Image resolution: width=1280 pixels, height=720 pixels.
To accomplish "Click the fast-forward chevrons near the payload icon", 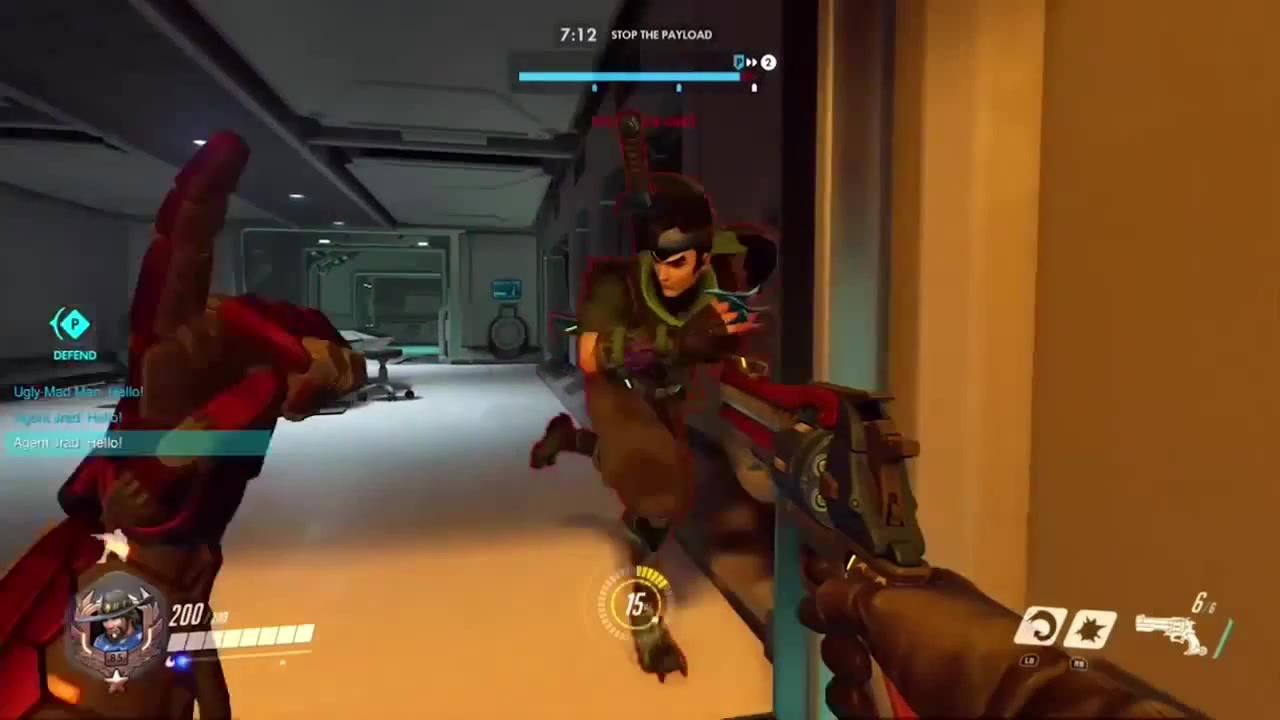I will [752, 62].
